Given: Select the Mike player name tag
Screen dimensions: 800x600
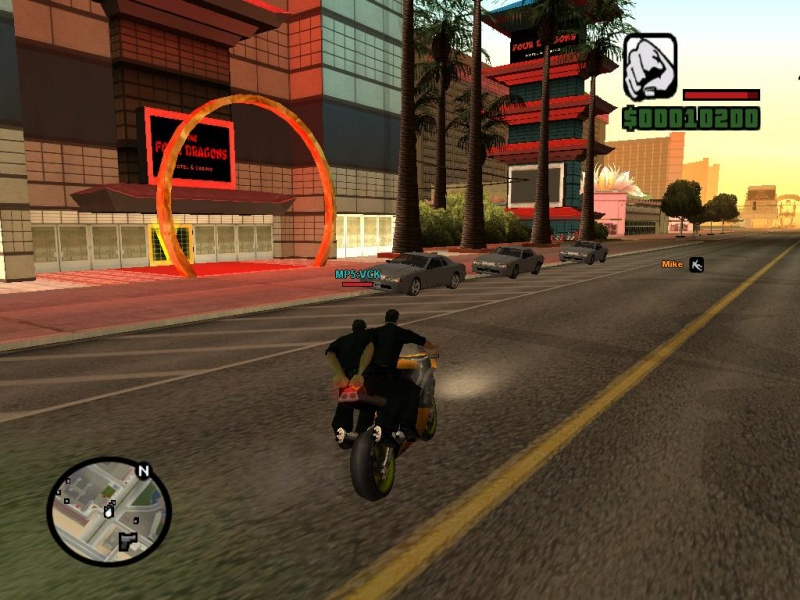Looking at the screenshot, I should (672, 264).
